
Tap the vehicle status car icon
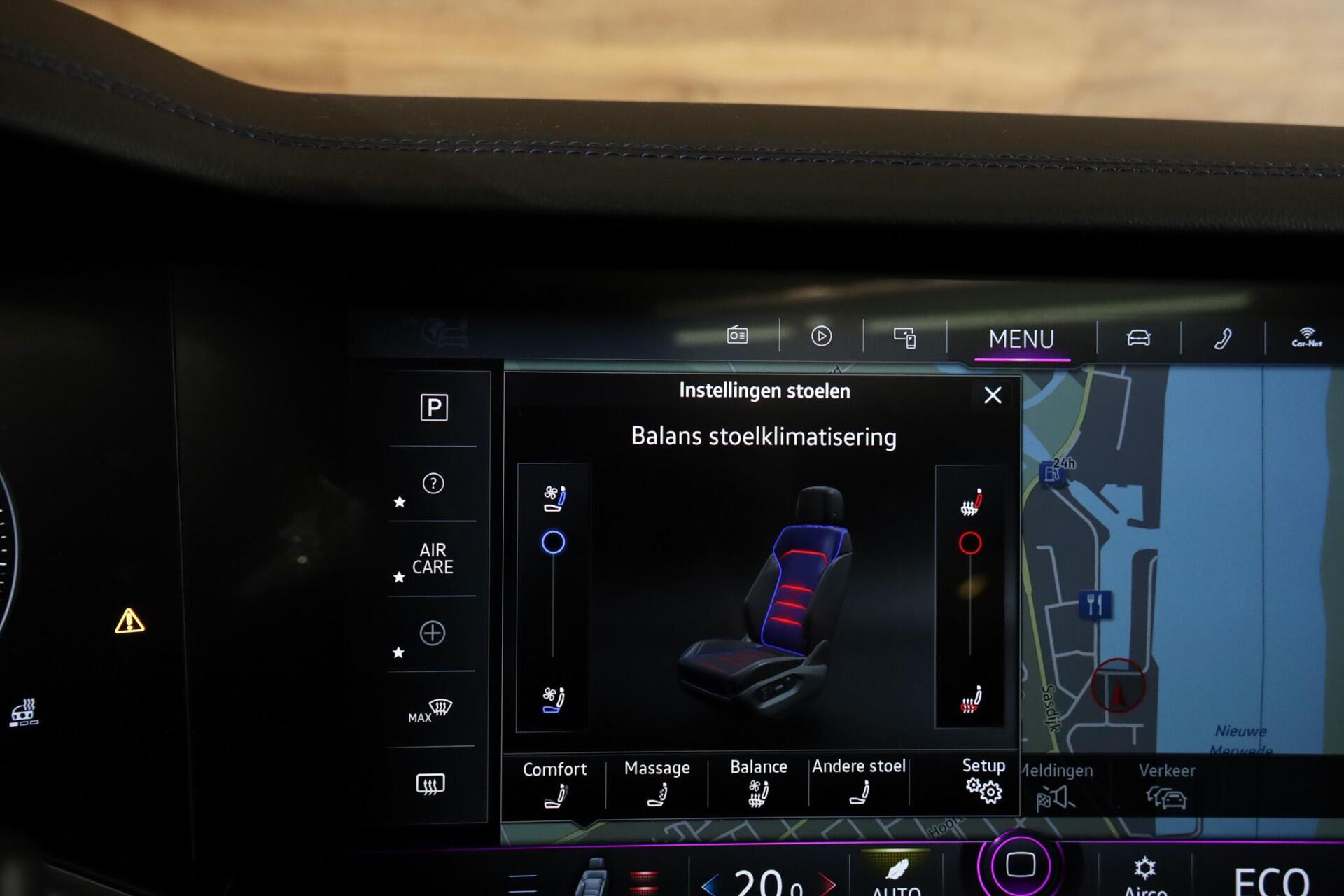(1140, 338)
